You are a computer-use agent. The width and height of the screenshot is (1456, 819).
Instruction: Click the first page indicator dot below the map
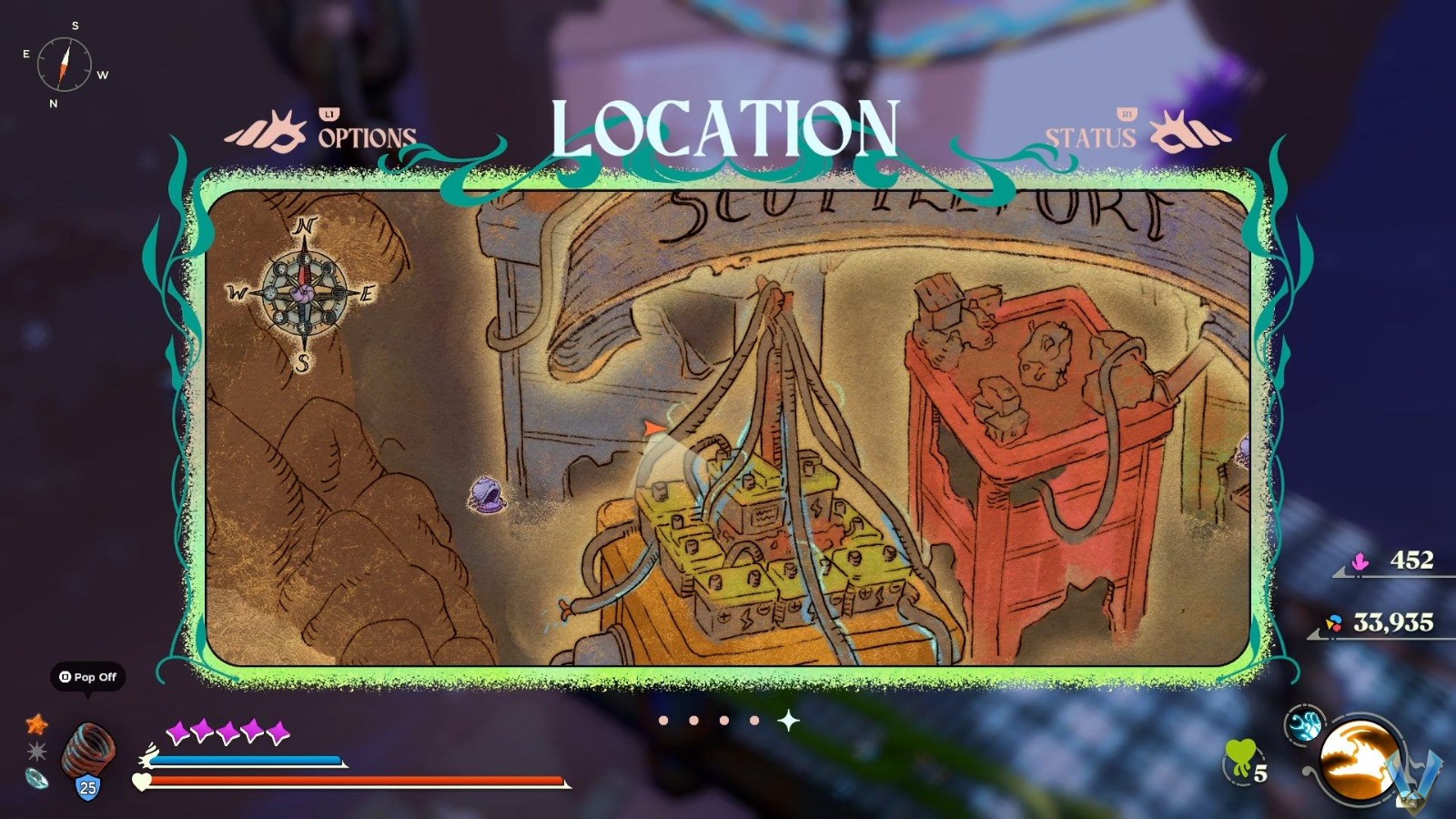pyautogui.click(x=663, y=719)
